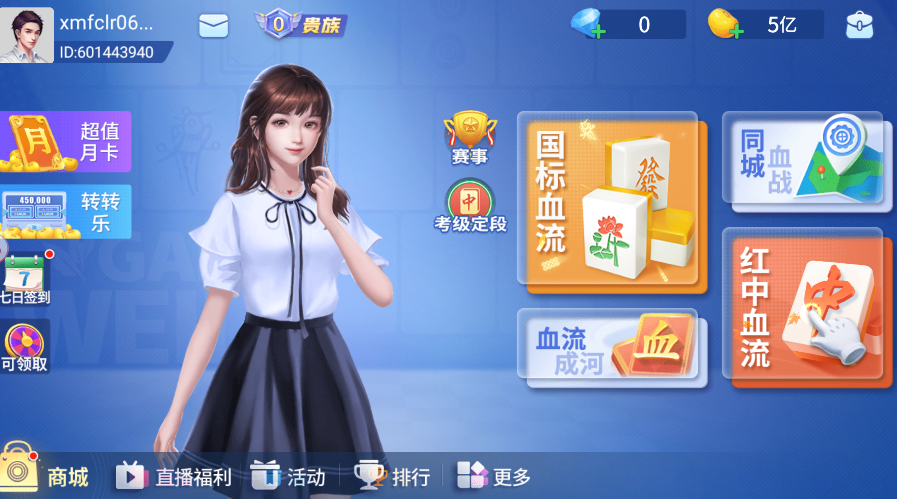The height and width of the screenshot is (499, 897).
Task: Choose the 血流成河 game mode
Action: [x=612, y=347]
